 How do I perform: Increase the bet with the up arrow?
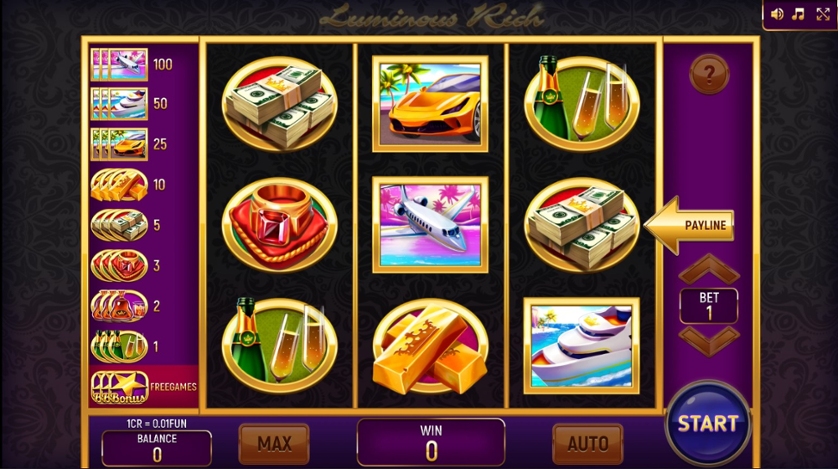tap(709, 270)
